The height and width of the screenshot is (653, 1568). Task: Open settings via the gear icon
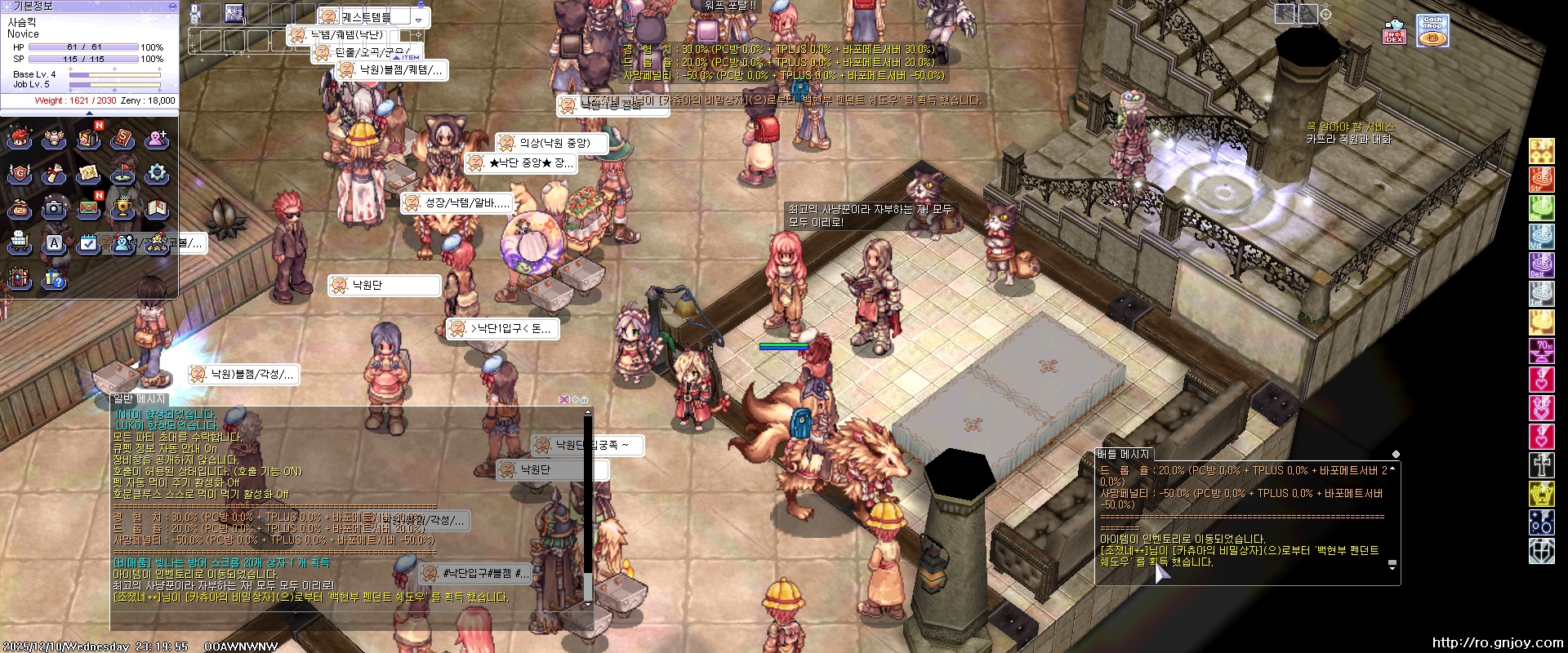tap(157, 174)
